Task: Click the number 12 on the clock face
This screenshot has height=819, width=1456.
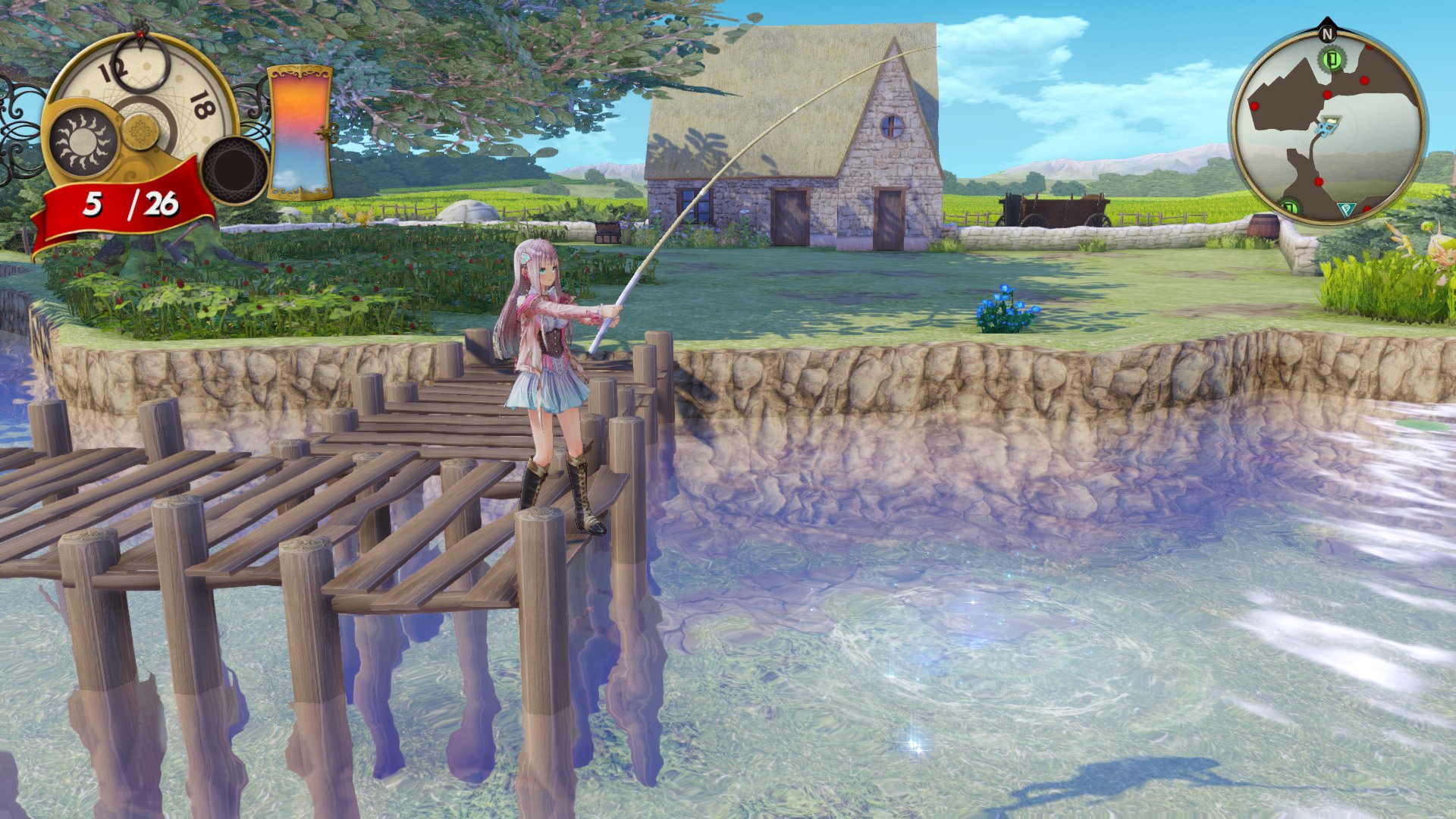Action: pyautogui.click(x=114, y=71)
